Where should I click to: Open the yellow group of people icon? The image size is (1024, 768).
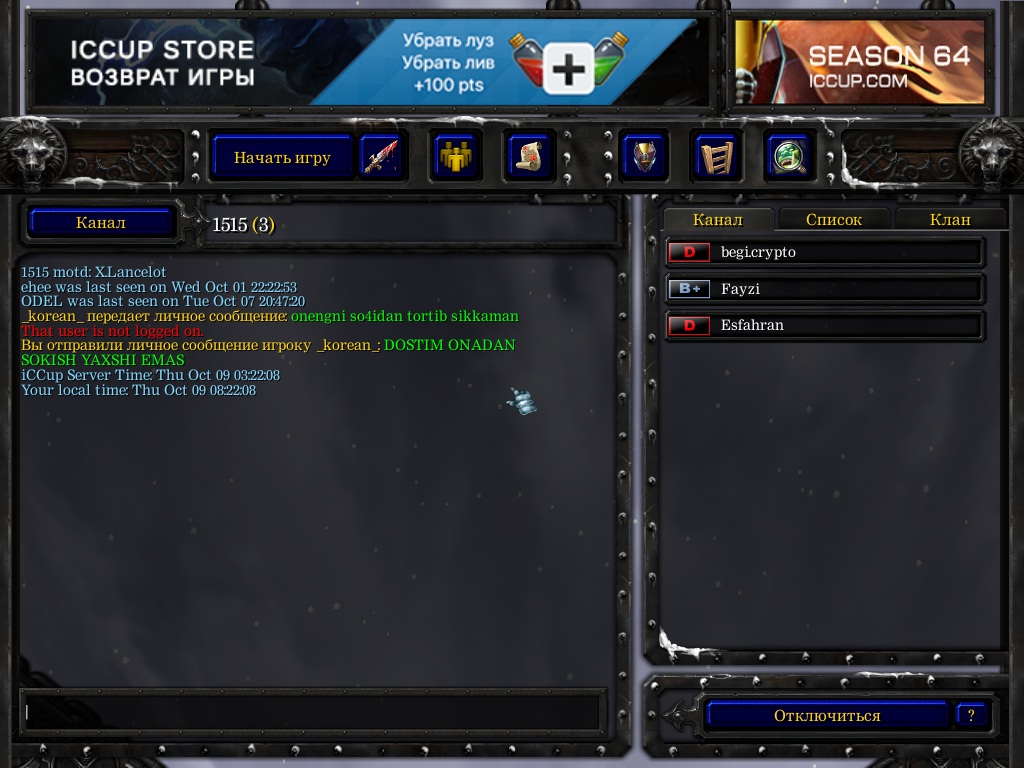tap(456, 157)
